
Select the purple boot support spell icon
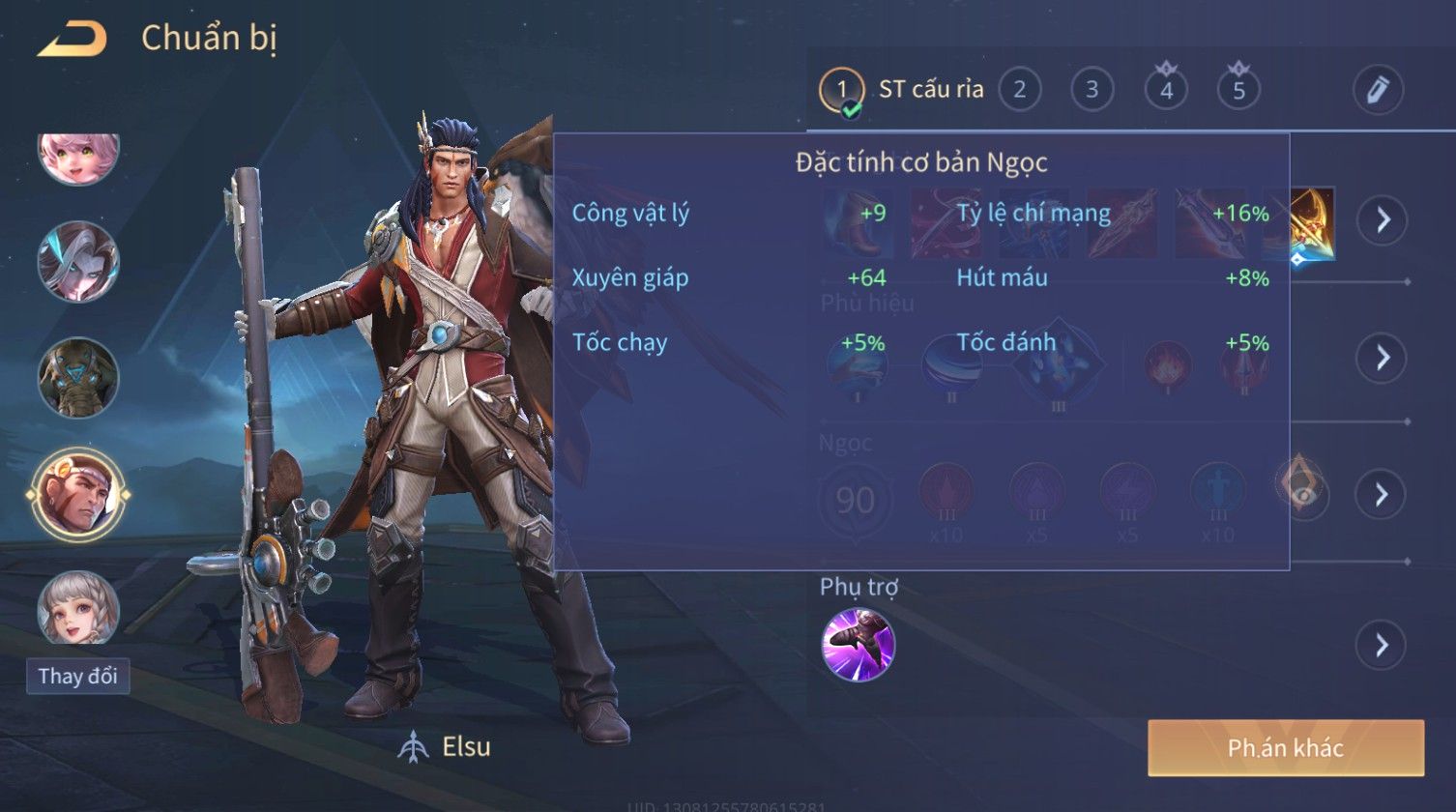click(x=858, y=645)
